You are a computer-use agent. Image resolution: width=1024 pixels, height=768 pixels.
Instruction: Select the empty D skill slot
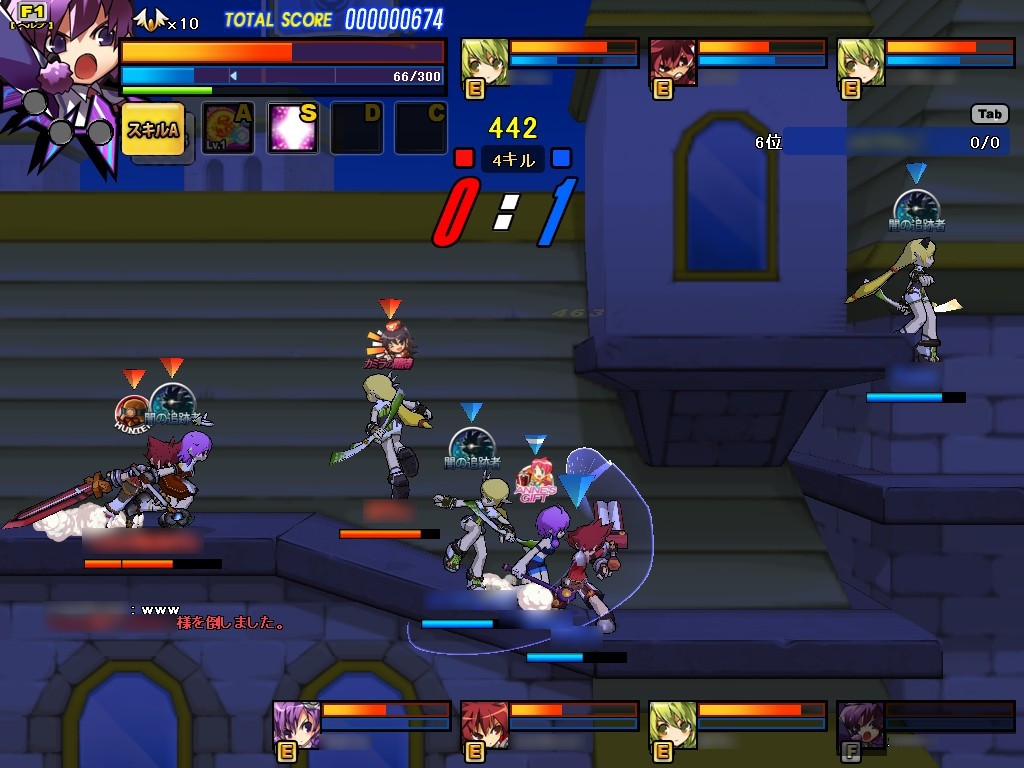click(357, 129)
